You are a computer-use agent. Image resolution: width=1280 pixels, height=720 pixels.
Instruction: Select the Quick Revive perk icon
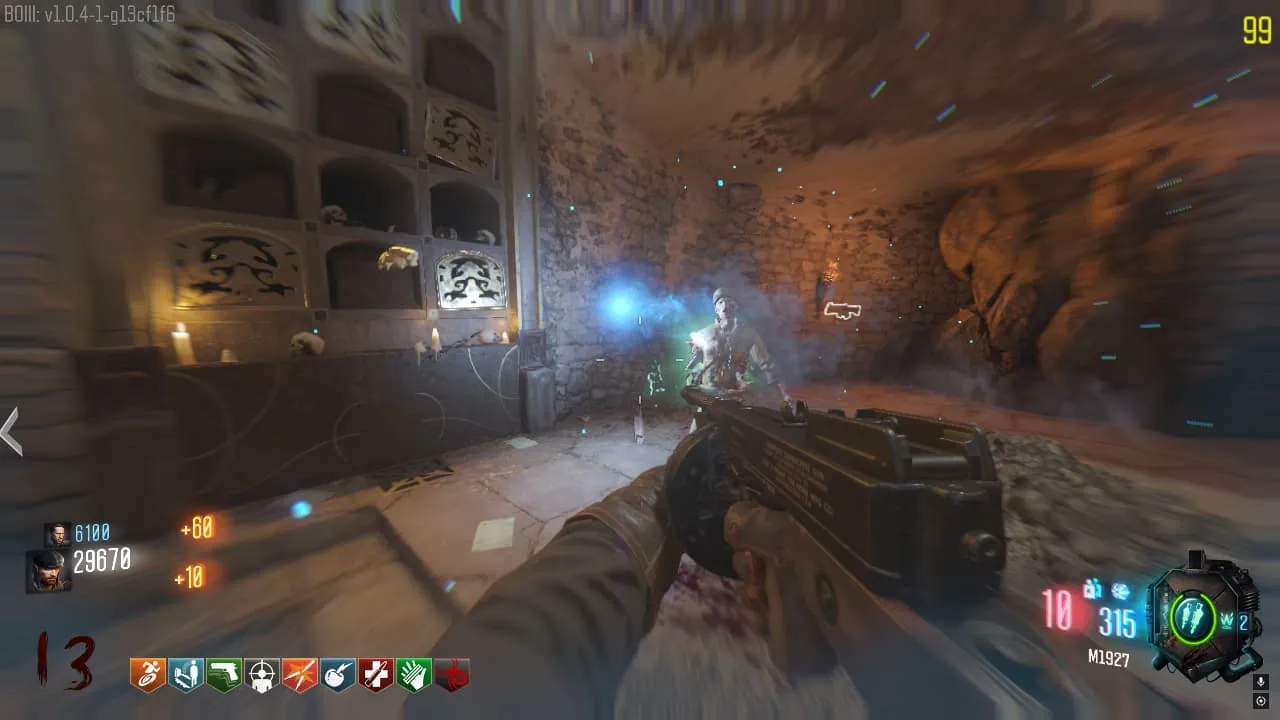[185, 675]
